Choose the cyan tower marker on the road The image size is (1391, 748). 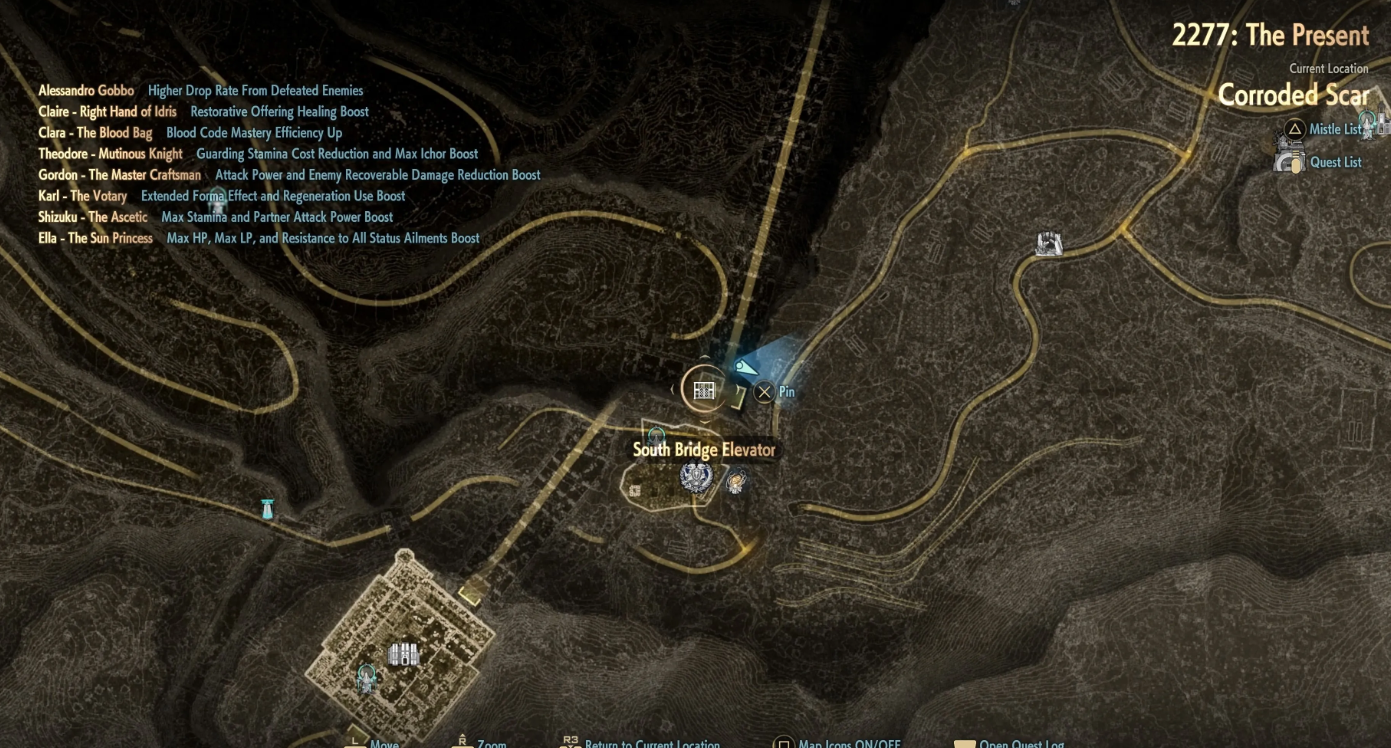tap(267, 509)
